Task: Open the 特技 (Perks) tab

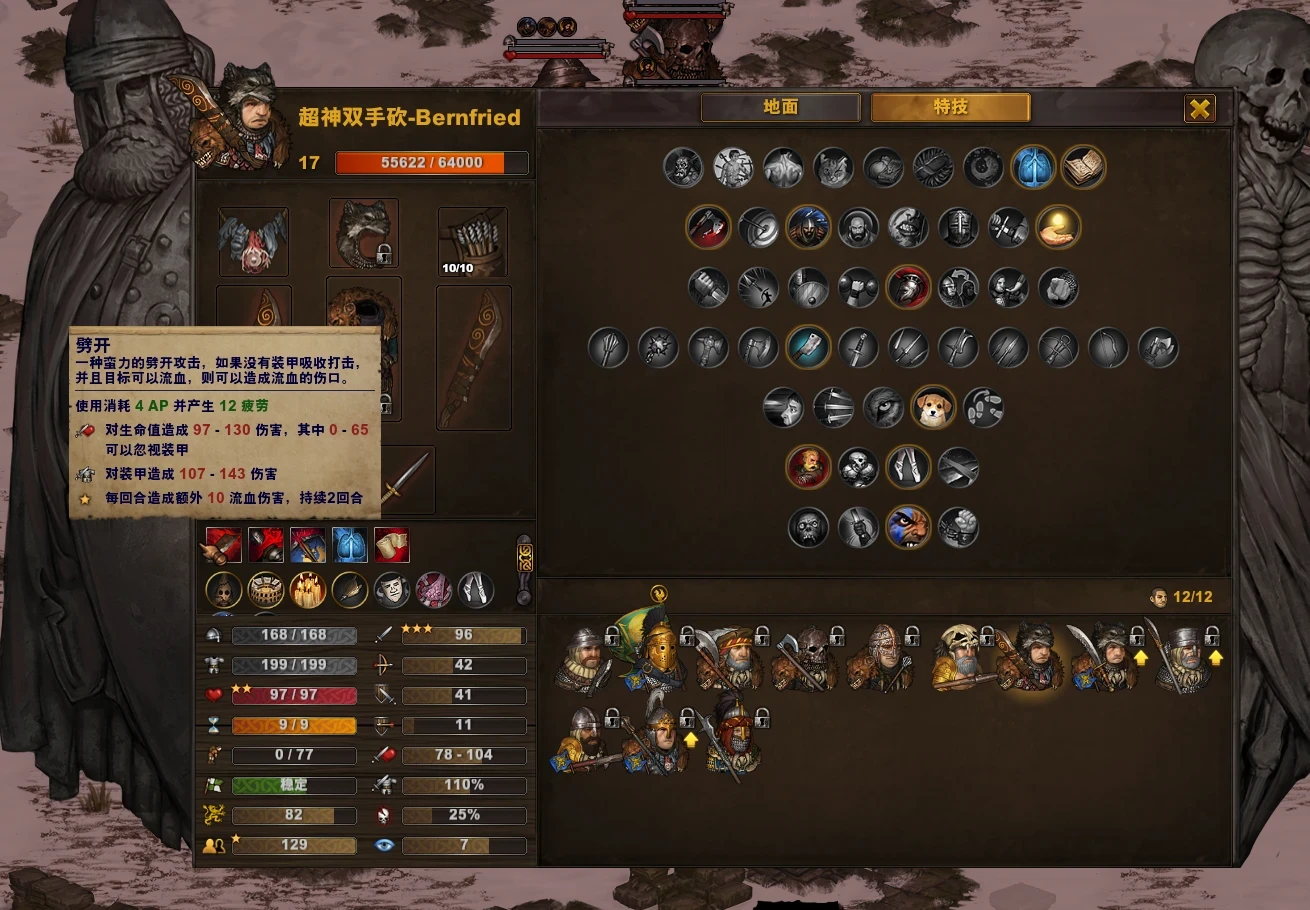Action: 950,107
